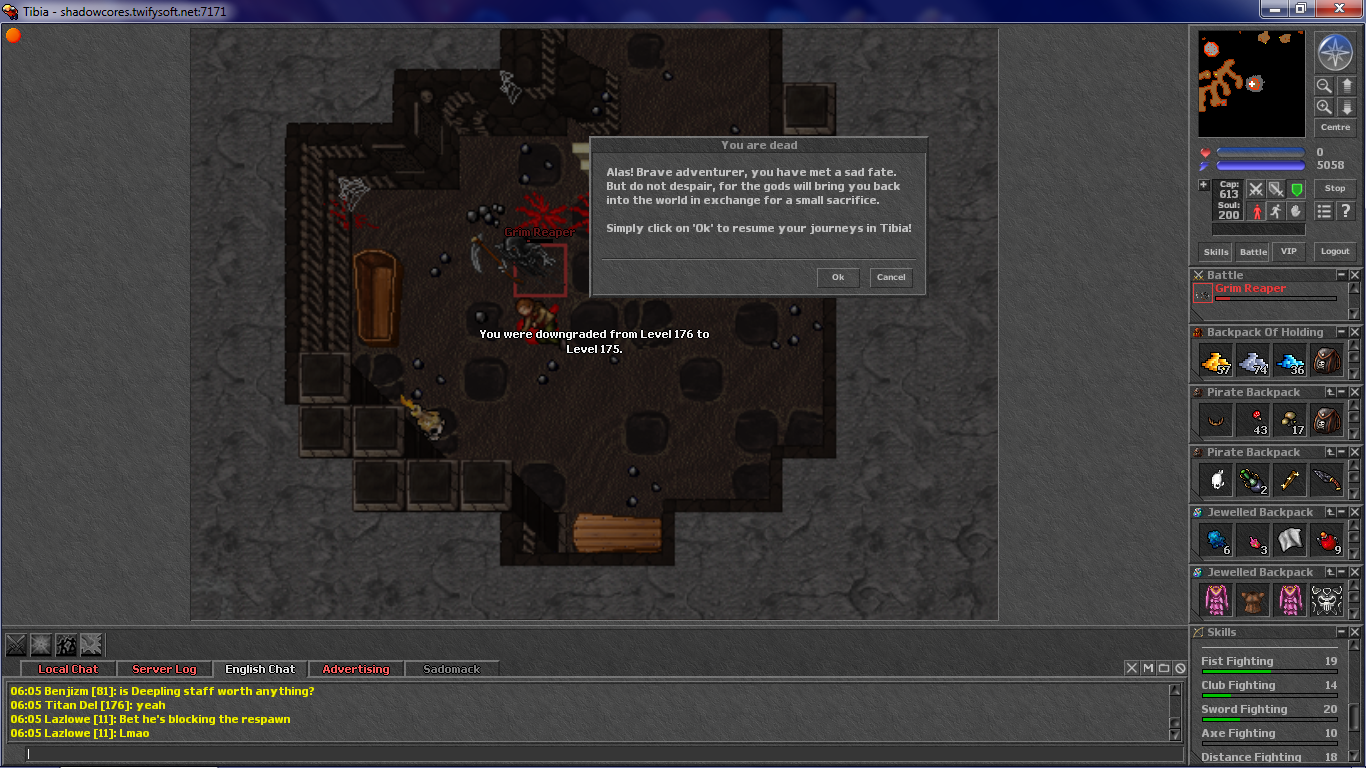The image size is (1366, 768).
Task: Click the minimap compass rose
Action: pos(1334,52)
